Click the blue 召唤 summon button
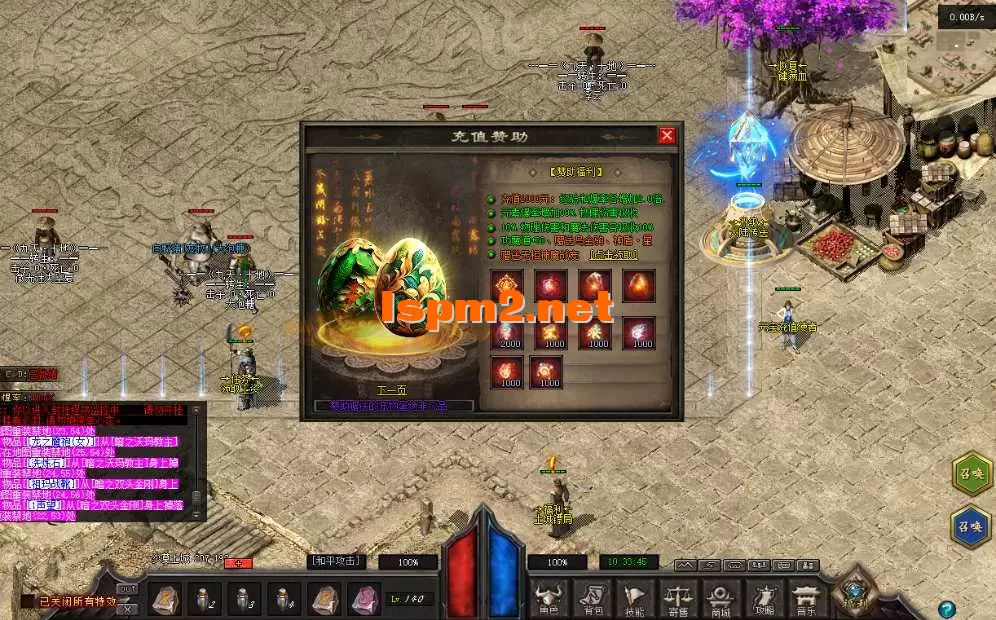The width and height of the screenshot is (996, 620). (972, 526)
